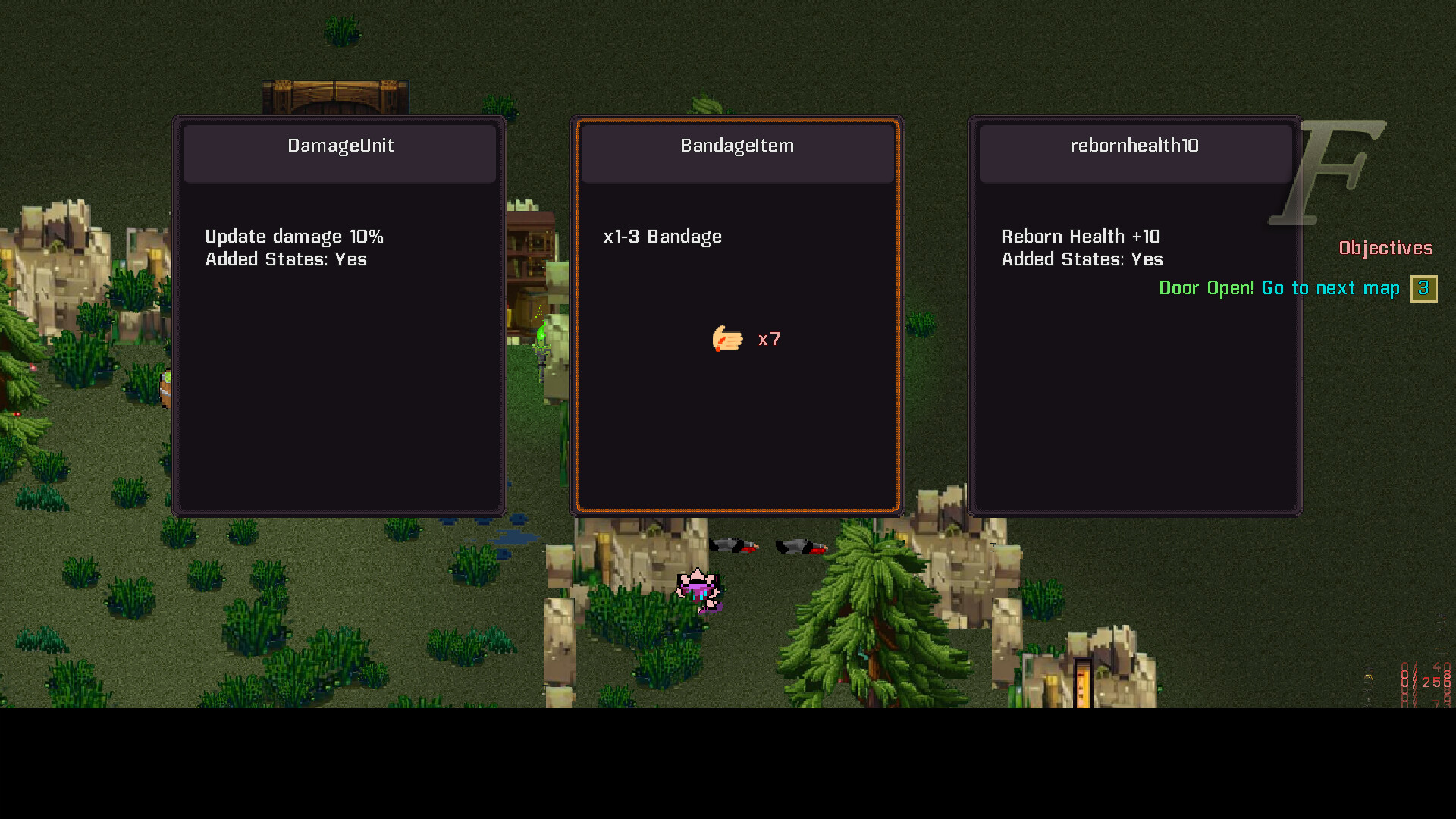The image size is (1456, 819).
Task: Toggle Added States on the DamageUnit card
Action: (x=286, y=259)
